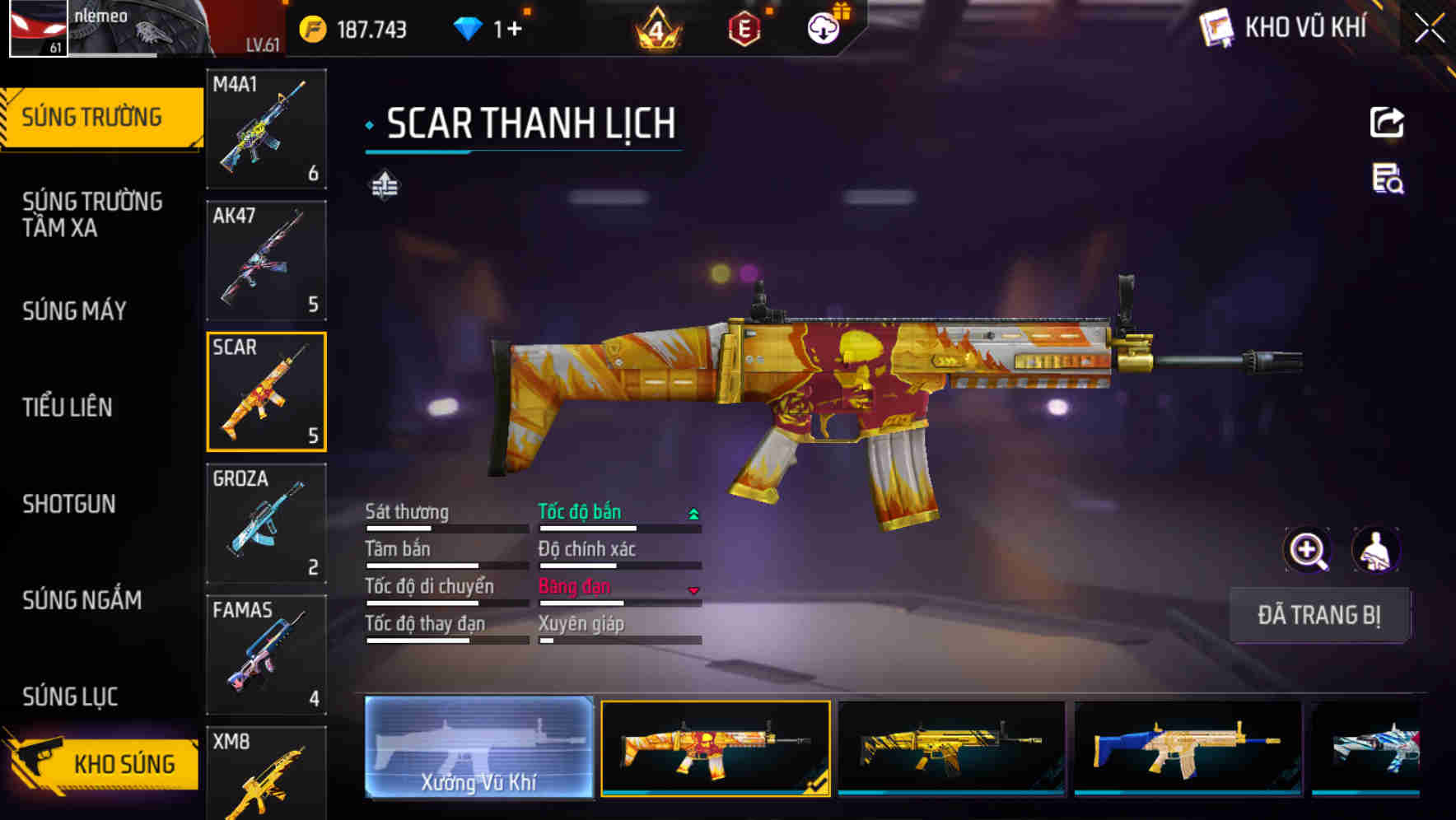Click the diamond currency icon
Image resolution: width=1456 pixels, height=820 pixels.
pyautogui.click(x=467, y=27)
